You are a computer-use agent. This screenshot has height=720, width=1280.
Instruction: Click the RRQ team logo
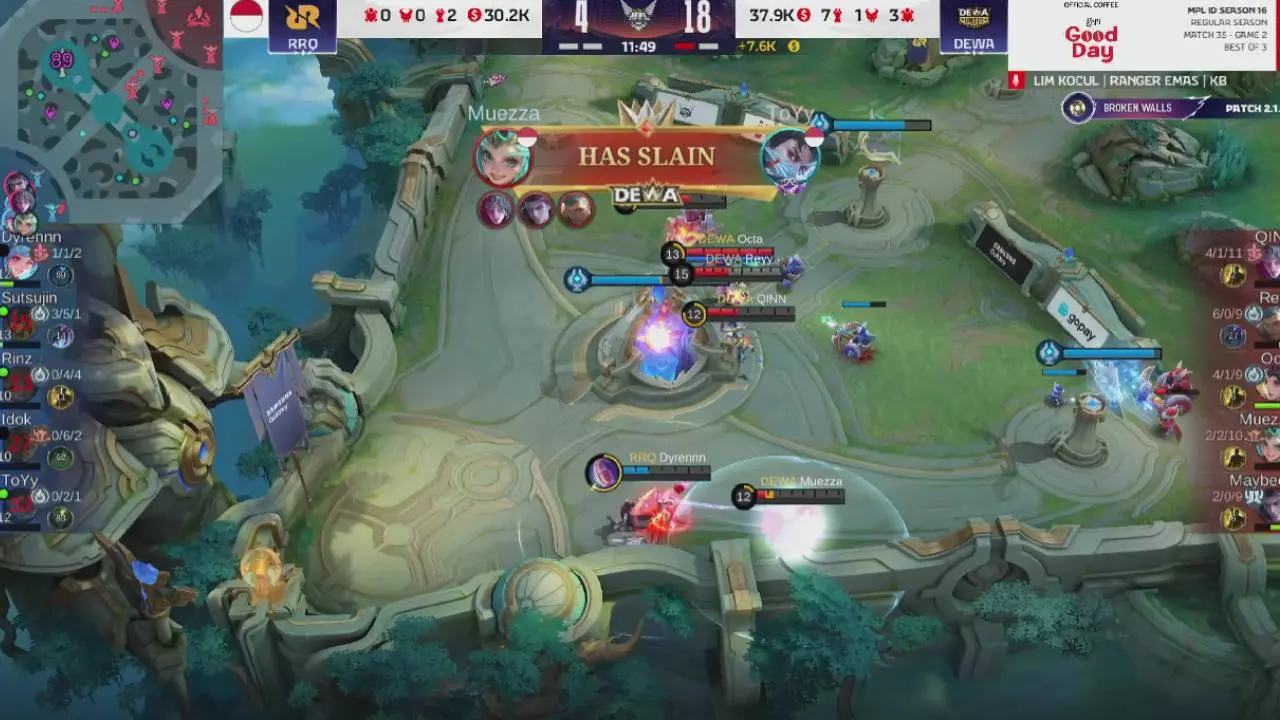(302, 25)
